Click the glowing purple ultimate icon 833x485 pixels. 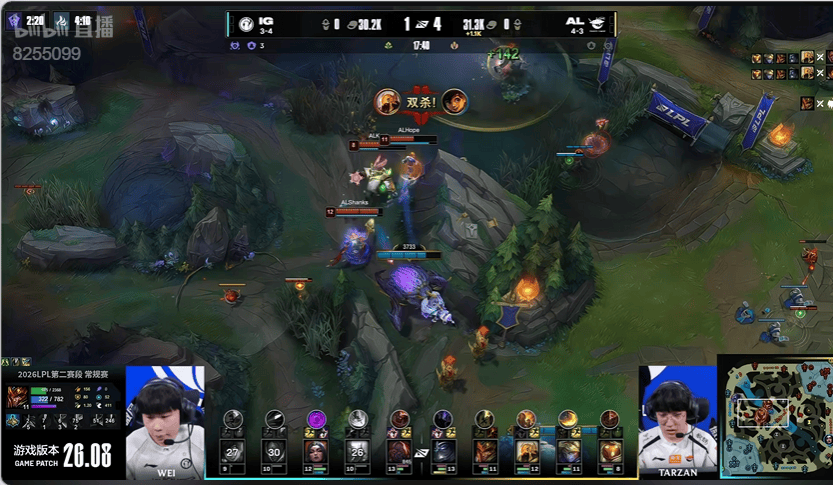pyautogui.click(x=317, y=420)
